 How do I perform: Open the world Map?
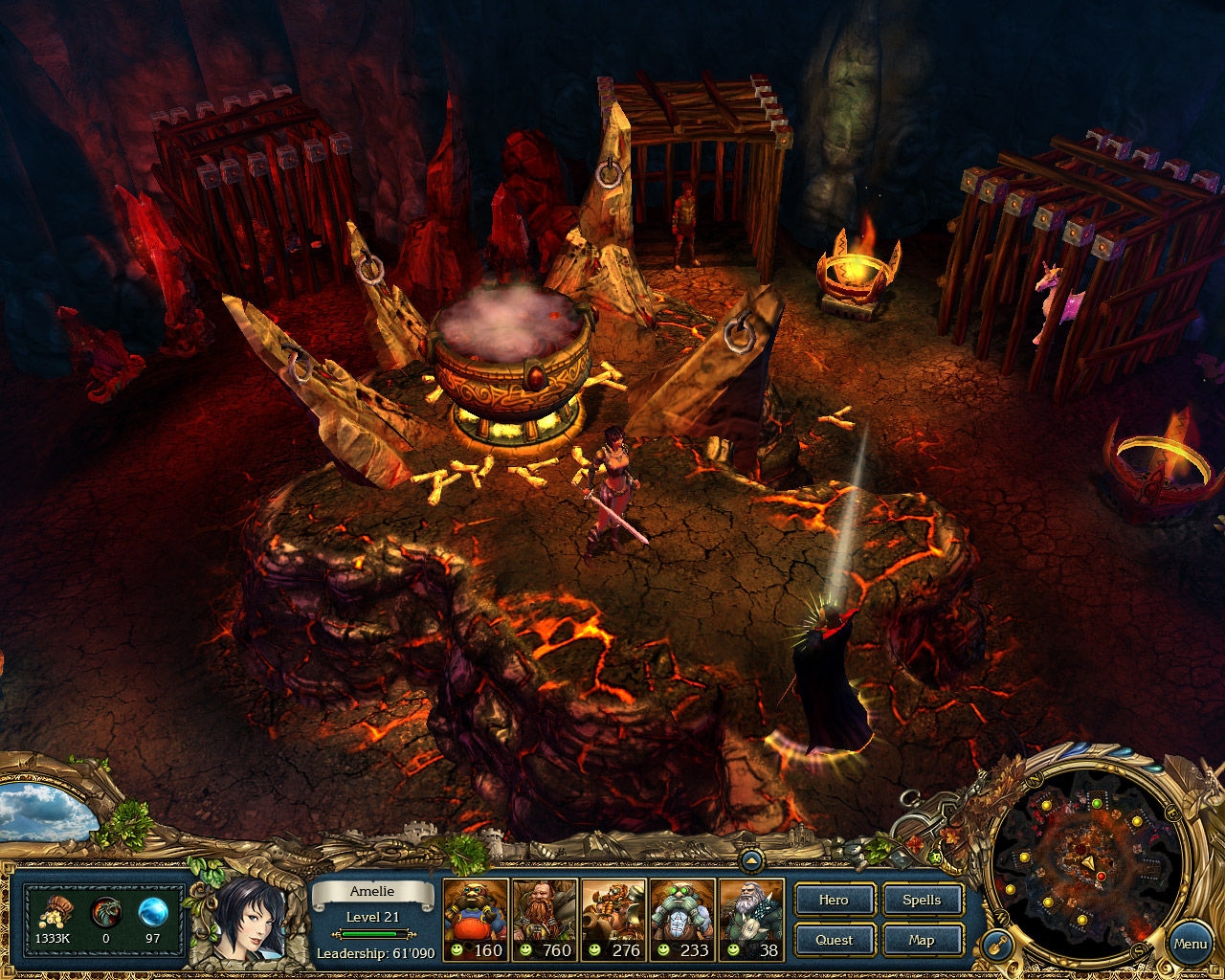pyautogui.click(x=922, y=940)
